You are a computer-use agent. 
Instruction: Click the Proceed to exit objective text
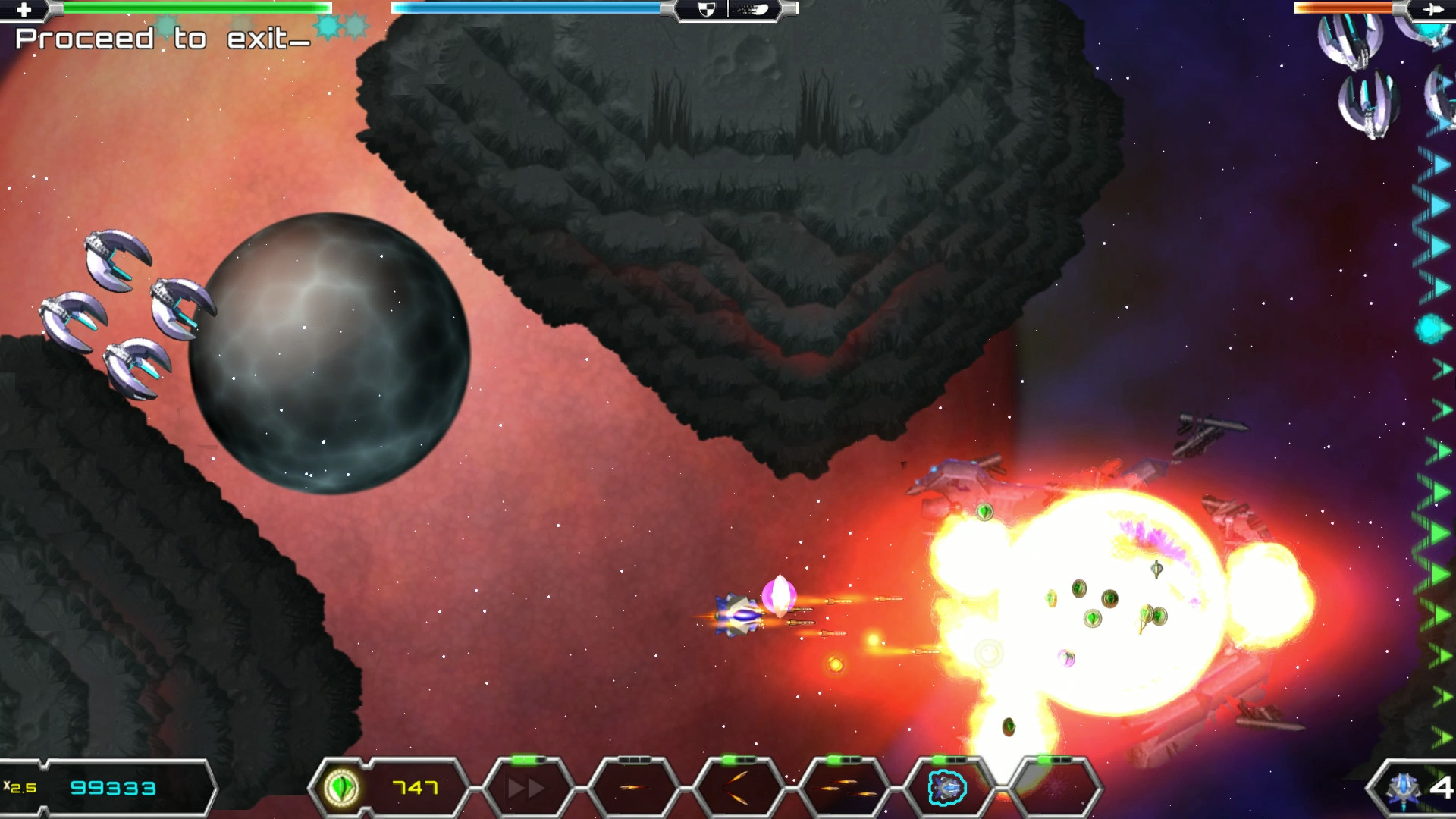pyautogui.click(x=162, y=39)
